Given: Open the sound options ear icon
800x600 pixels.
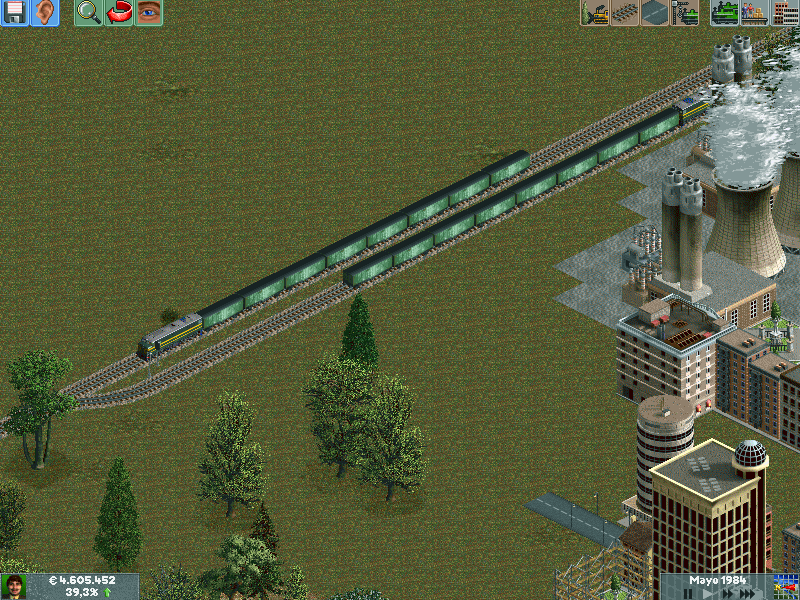Looking at the screenshot, I should (x=45, y=13).
